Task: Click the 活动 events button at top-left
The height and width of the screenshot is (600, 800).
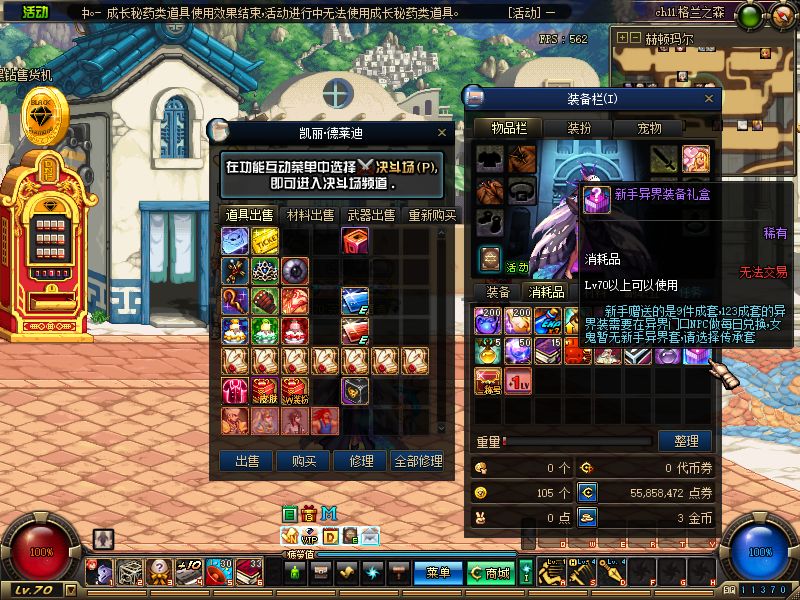Action: pos(35,12)
